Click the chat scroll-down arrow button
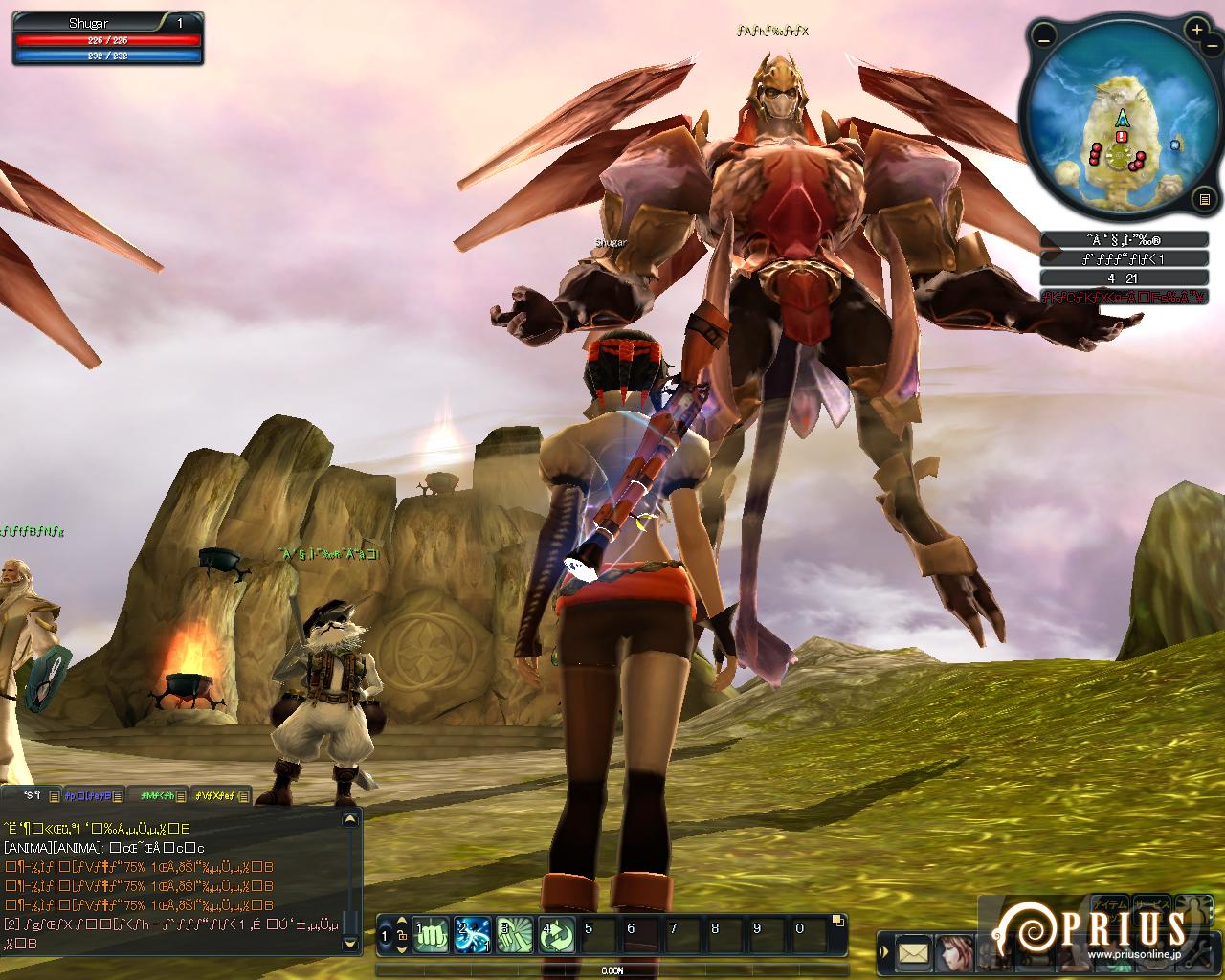Image resolution: width=1225 pixels, height=980 pixels. pyautogui.click(x=351, y=945)
